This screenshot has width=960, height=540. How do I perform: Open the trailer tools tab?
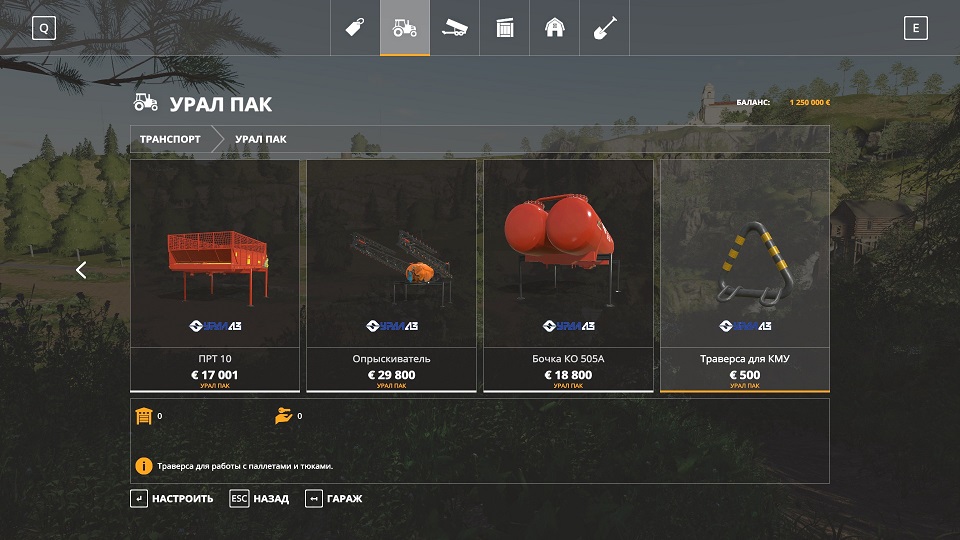click(455, 28)
